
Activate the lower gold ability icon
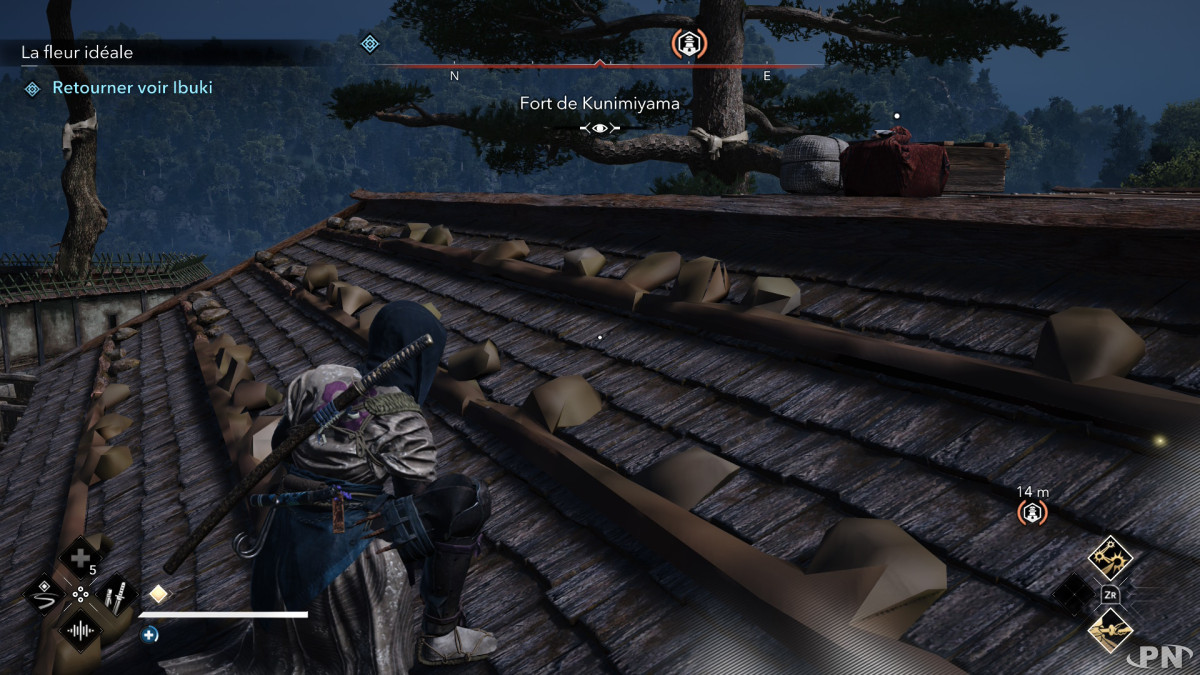pyautogui.click(x=1111, y=630)
